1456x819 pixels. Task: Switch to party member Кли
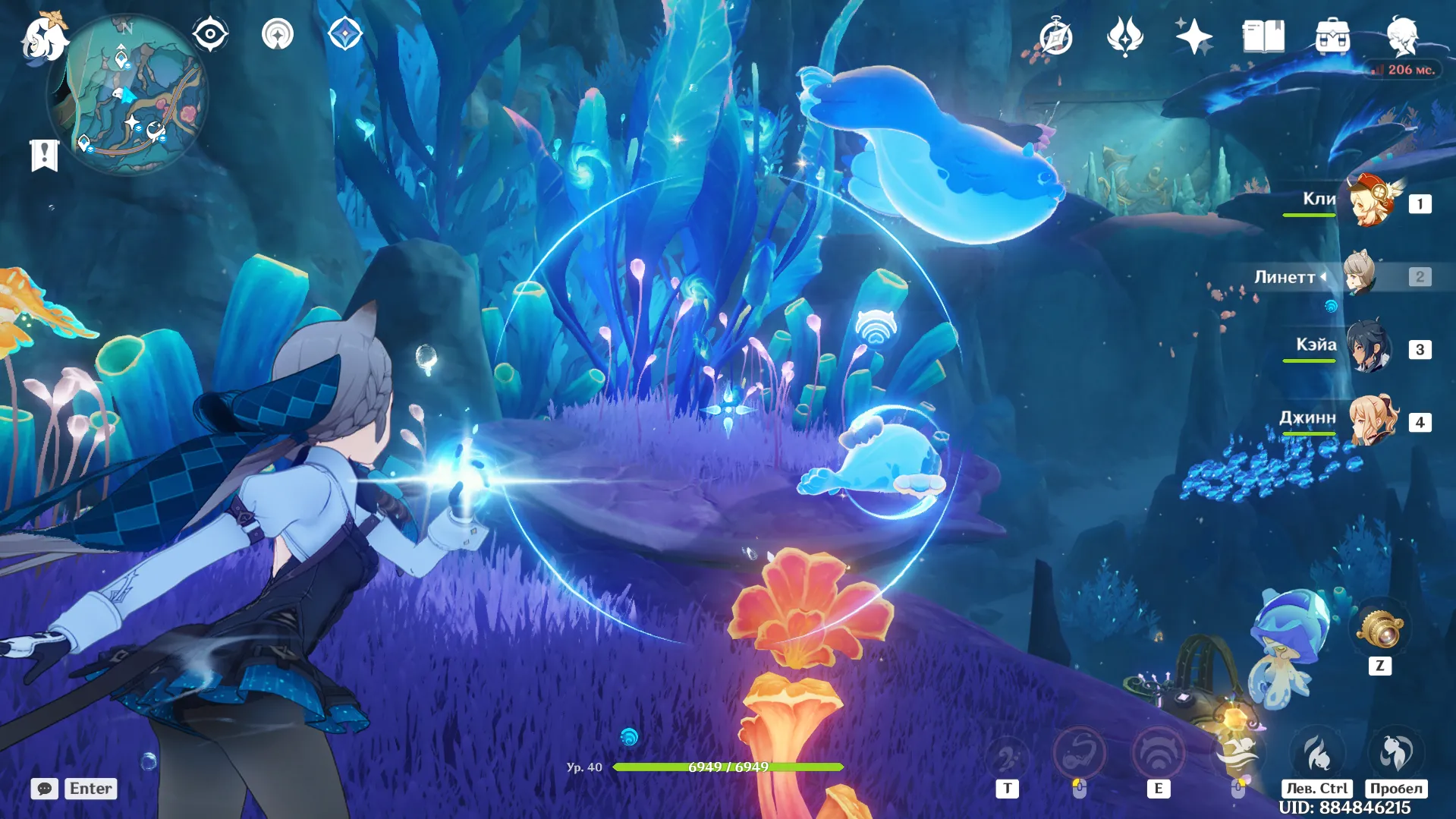coord(1371,202)
